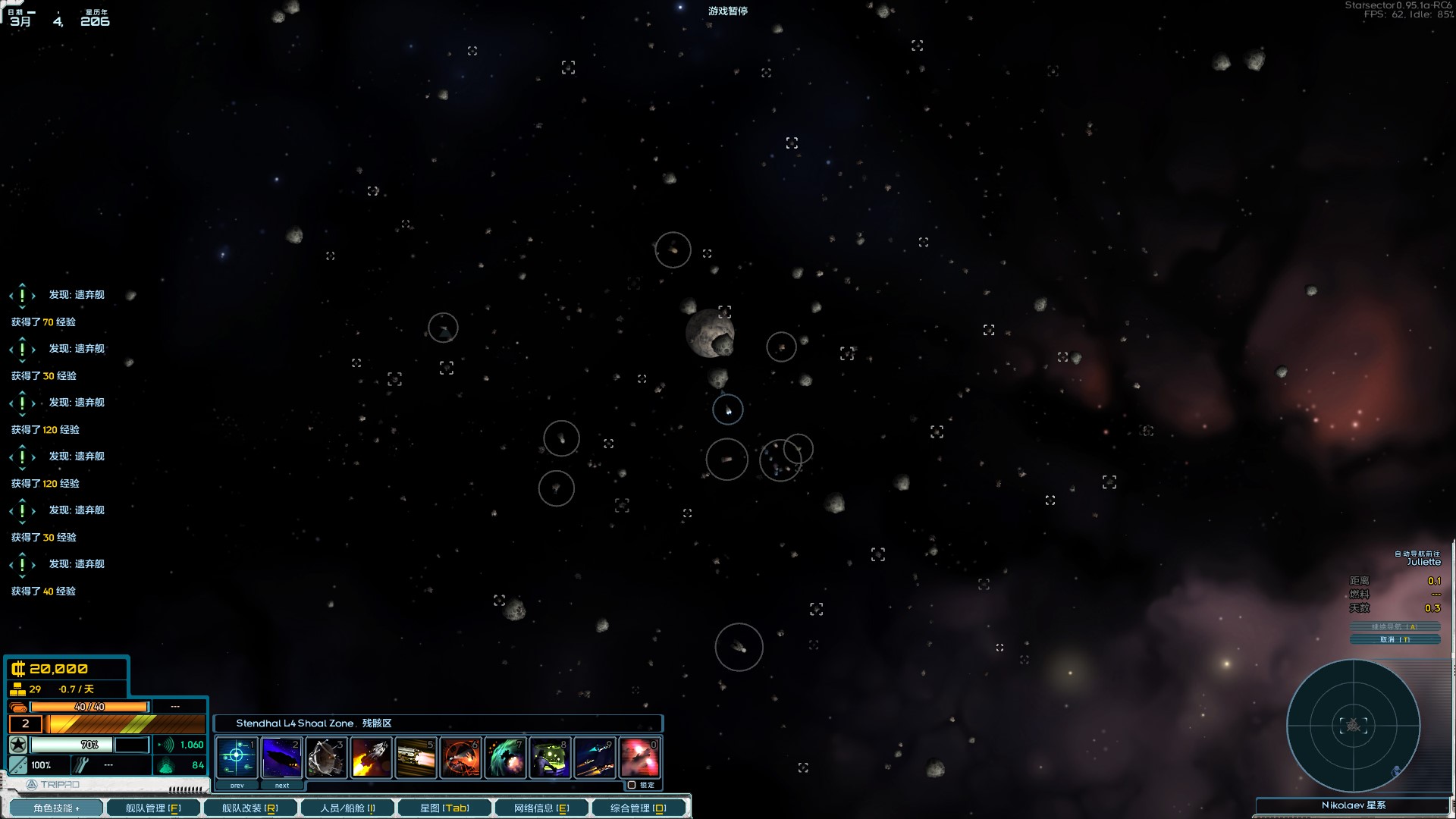Open the 人员/船舱 cargo screen
The width and height of the screenshot is (1456, 819).
347,808
